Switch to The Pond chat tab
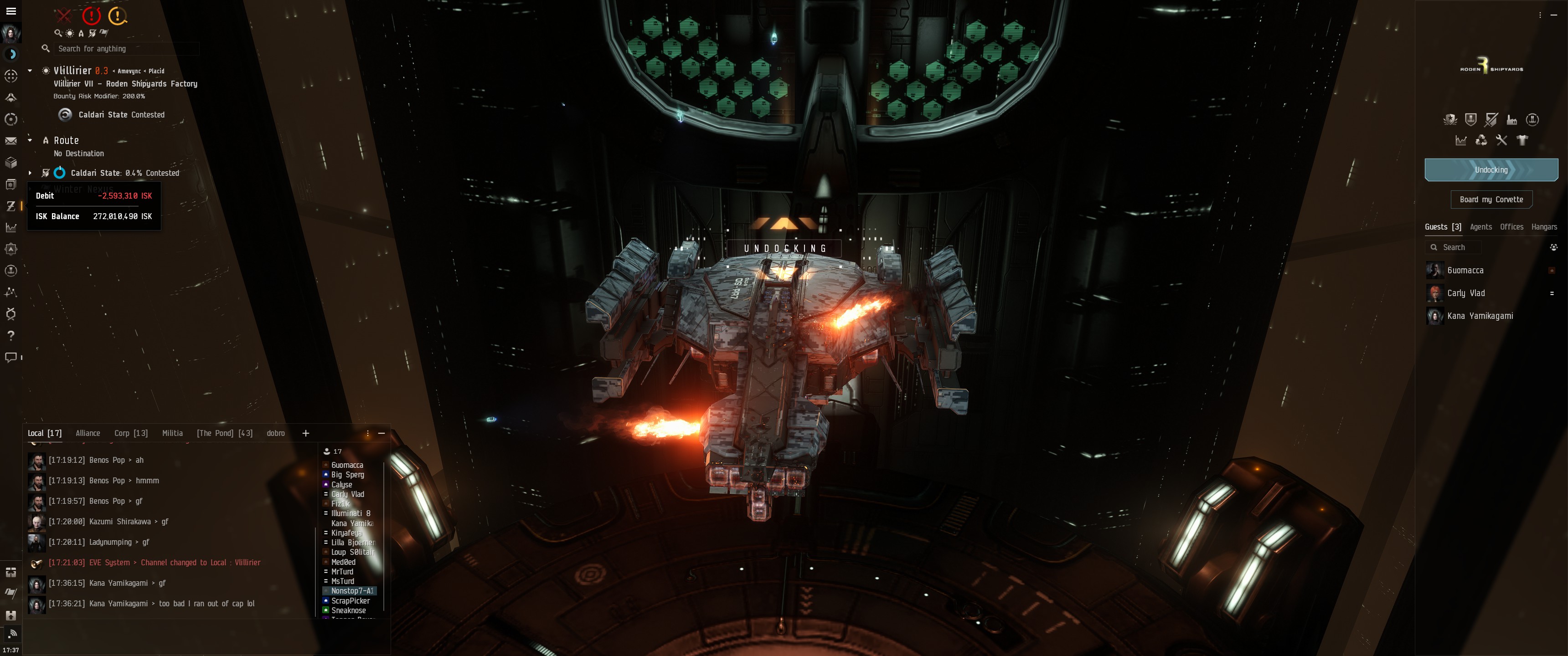 [224, 433]
